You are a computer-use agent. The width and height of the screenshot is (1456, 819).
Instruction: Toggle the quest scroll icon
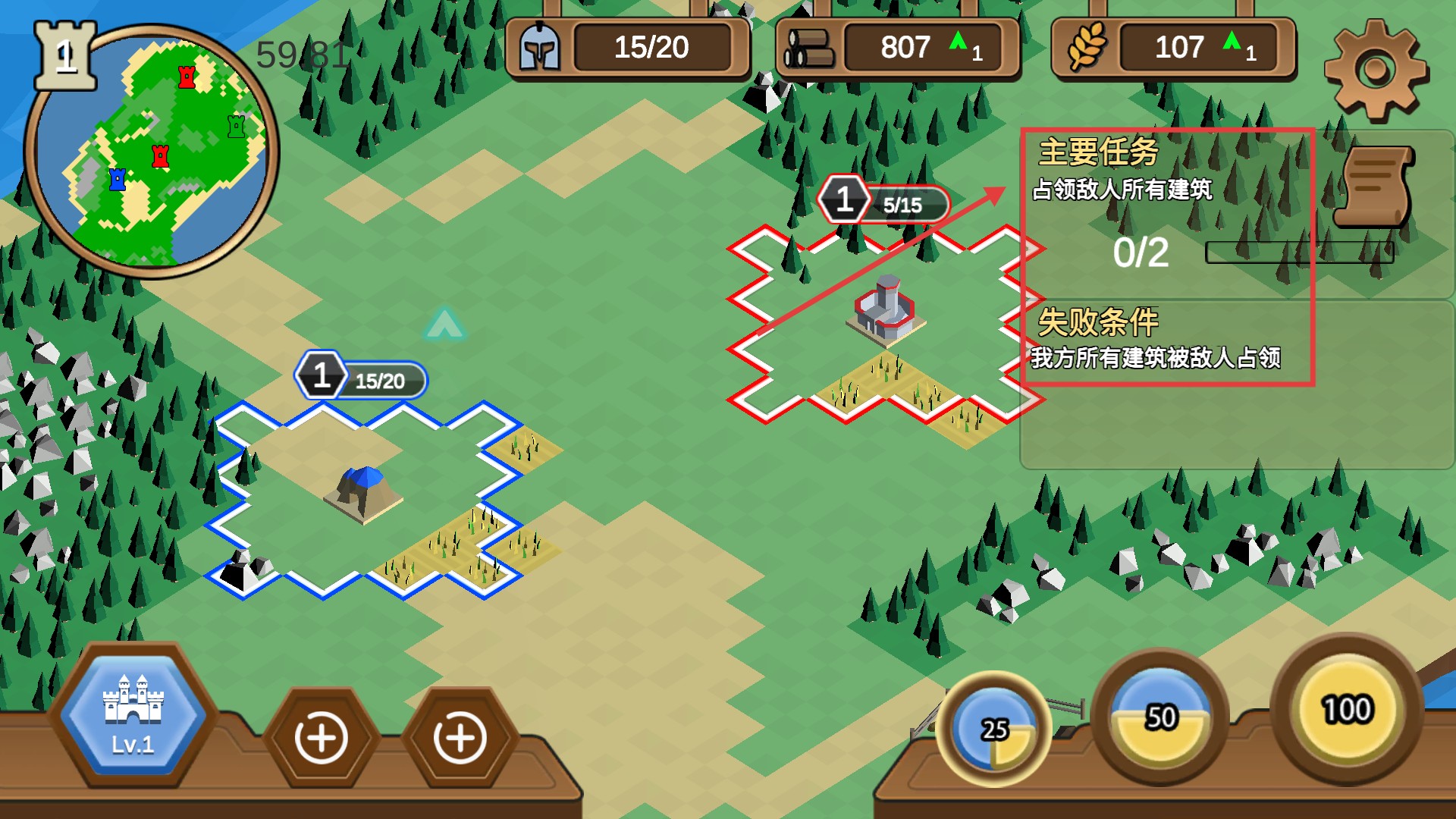tap(1374, 187)
